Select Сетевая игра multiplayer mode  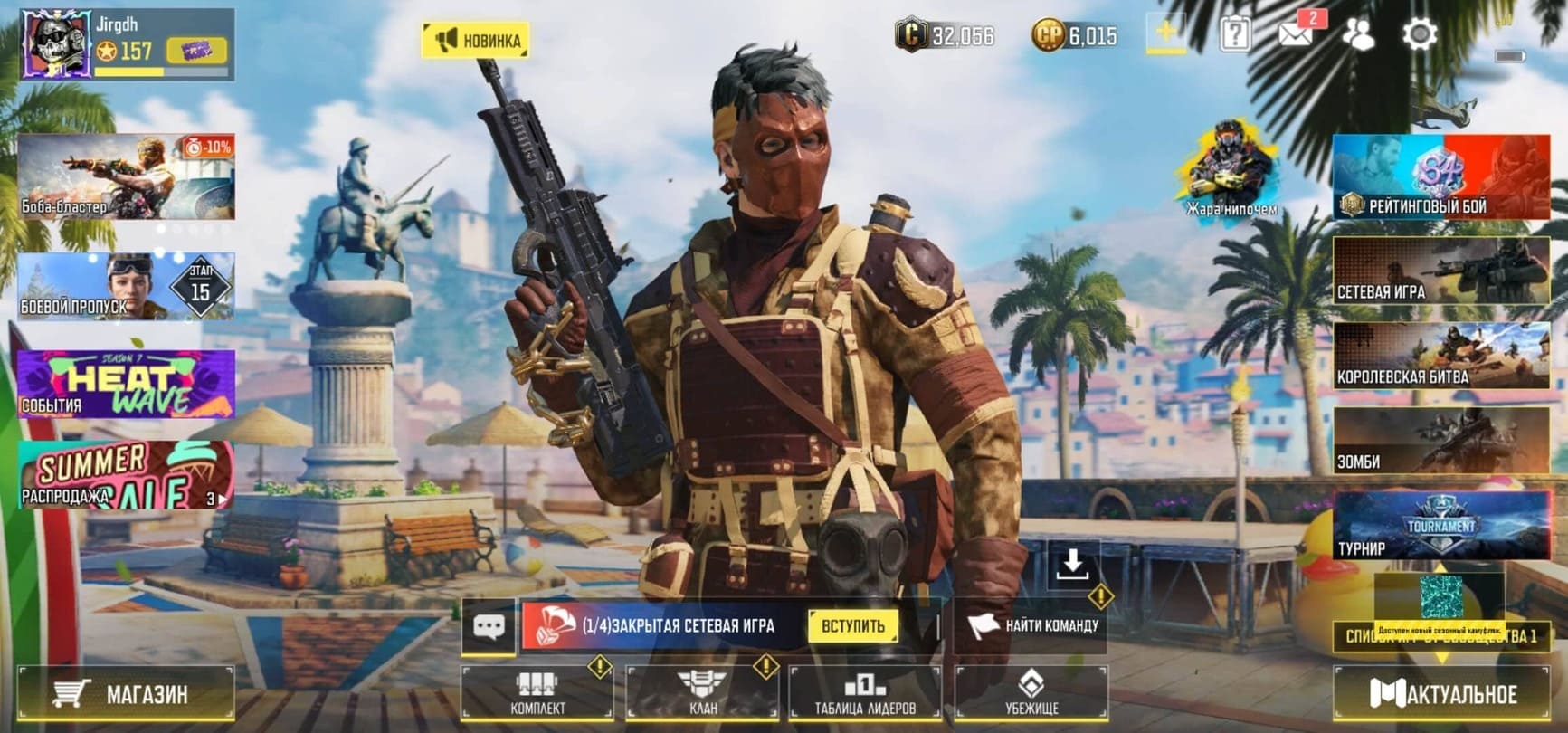(1440, 271)
